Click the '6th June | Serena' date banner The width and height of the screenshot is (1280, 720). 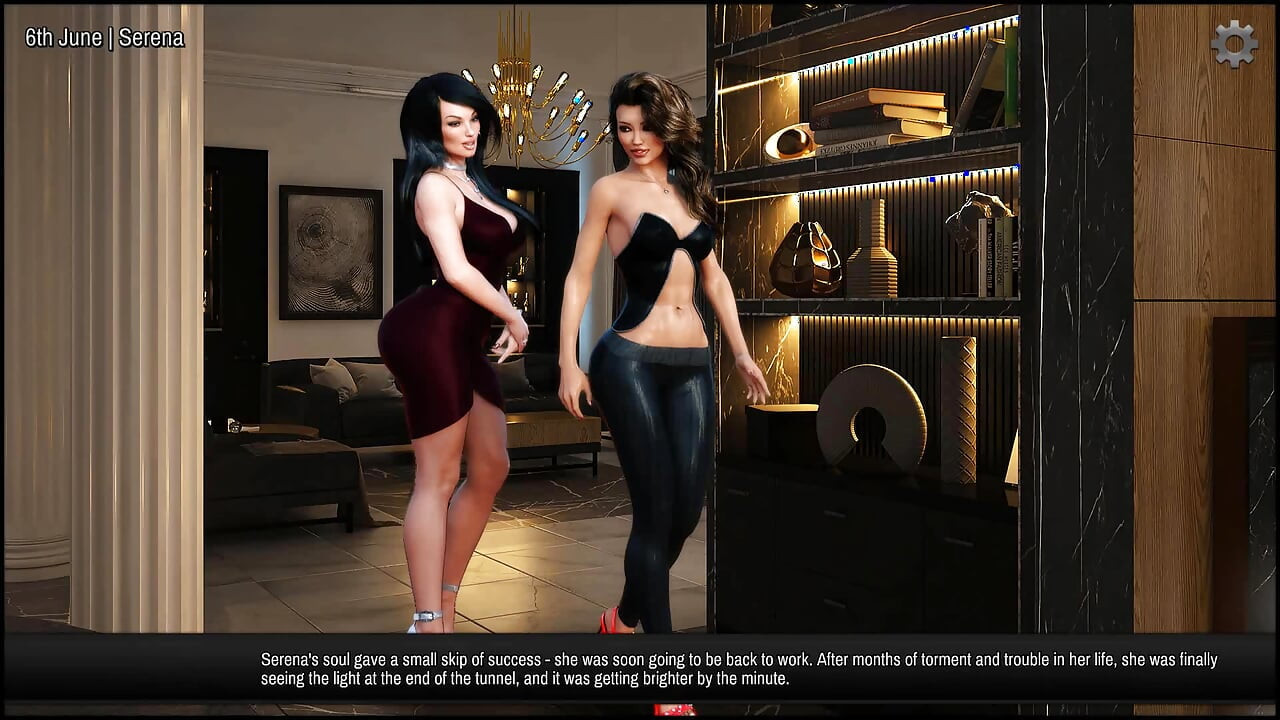(104, 39)
